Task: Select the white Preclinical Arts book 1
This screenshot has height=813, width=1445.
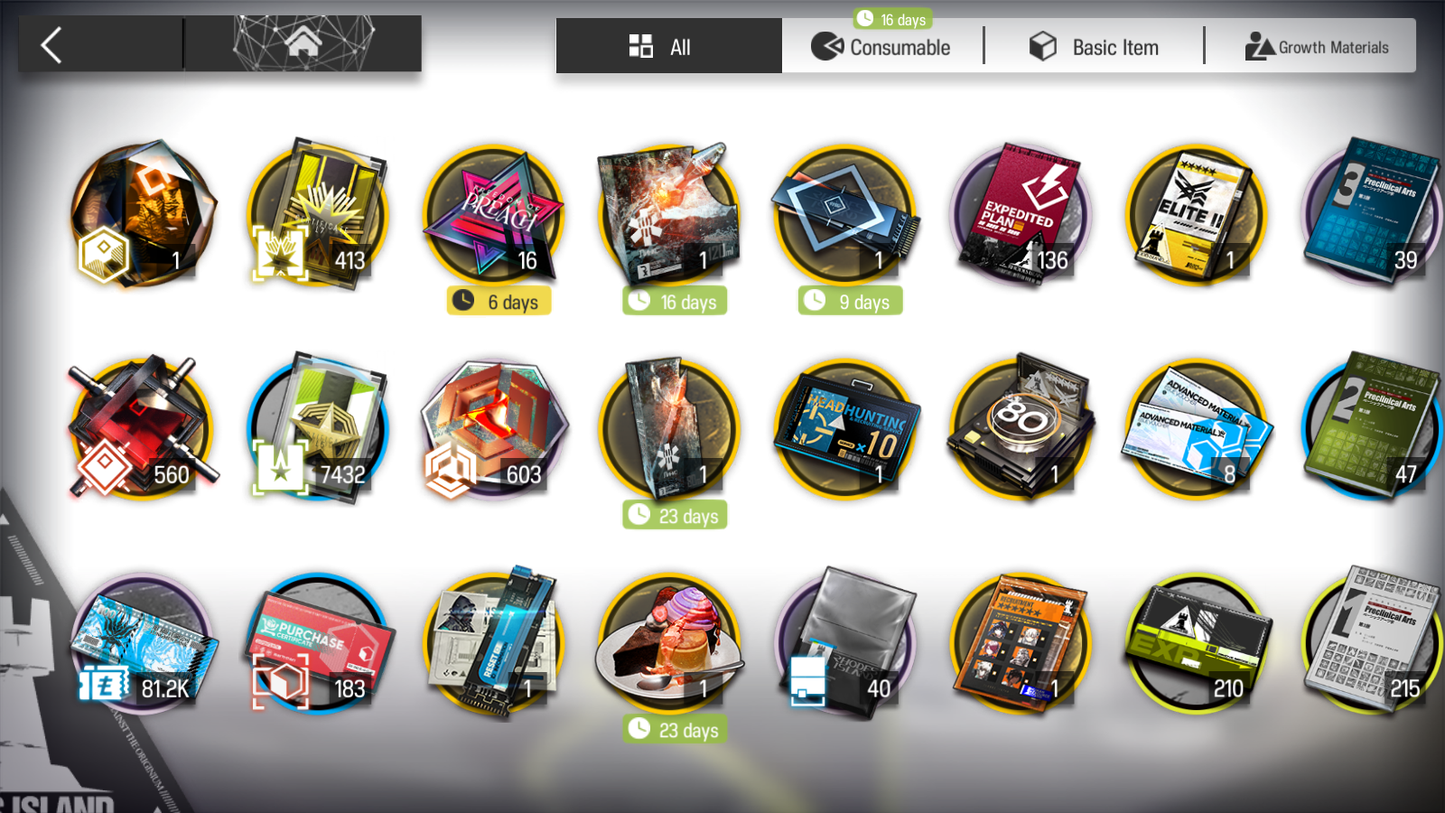Action: pyautogui.click(x=1372, y=642)
